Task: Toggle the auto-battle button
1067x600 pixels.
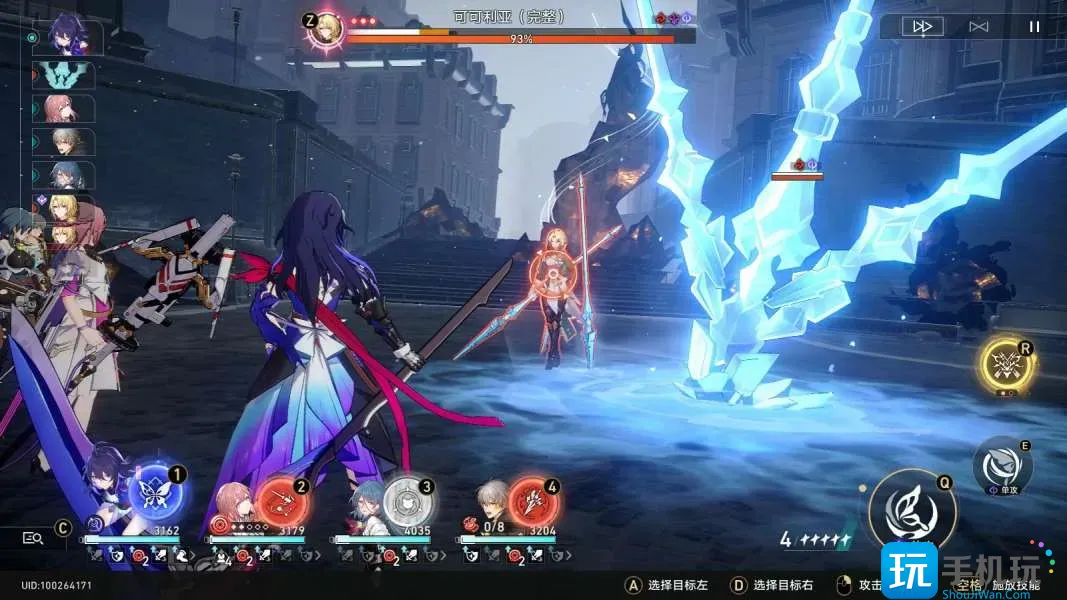Action: [x=979, y=27]
